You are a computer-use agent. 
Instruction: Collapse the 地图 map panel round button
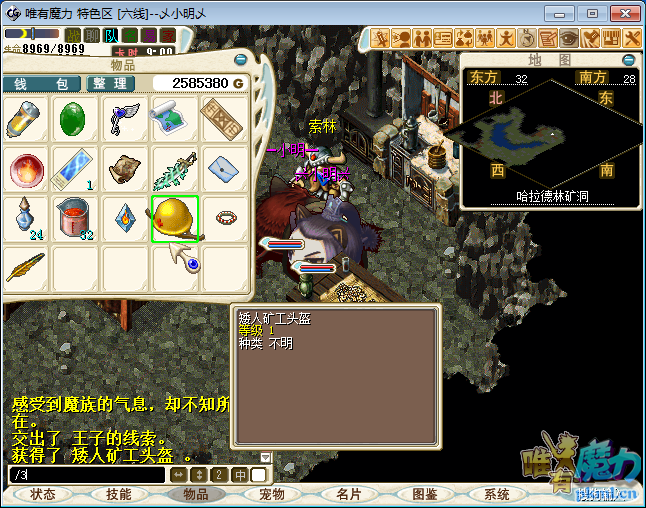[629, 60]
